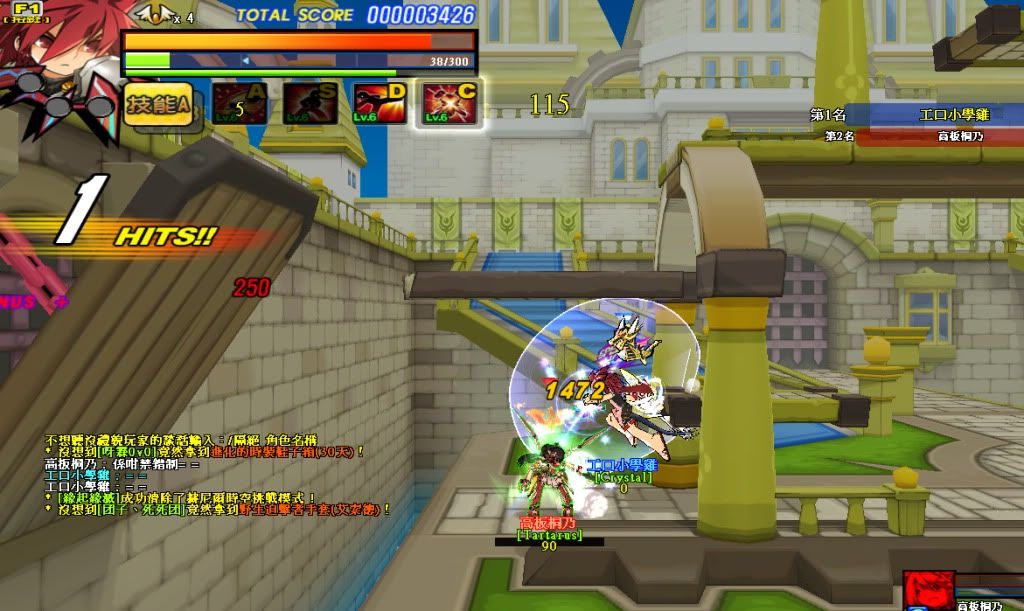Image resolution: width=1024 pixels, height=611 pixels.
Task: Click the red opponent portrait for 高板桐乃
Action: [x=929, y=591]
